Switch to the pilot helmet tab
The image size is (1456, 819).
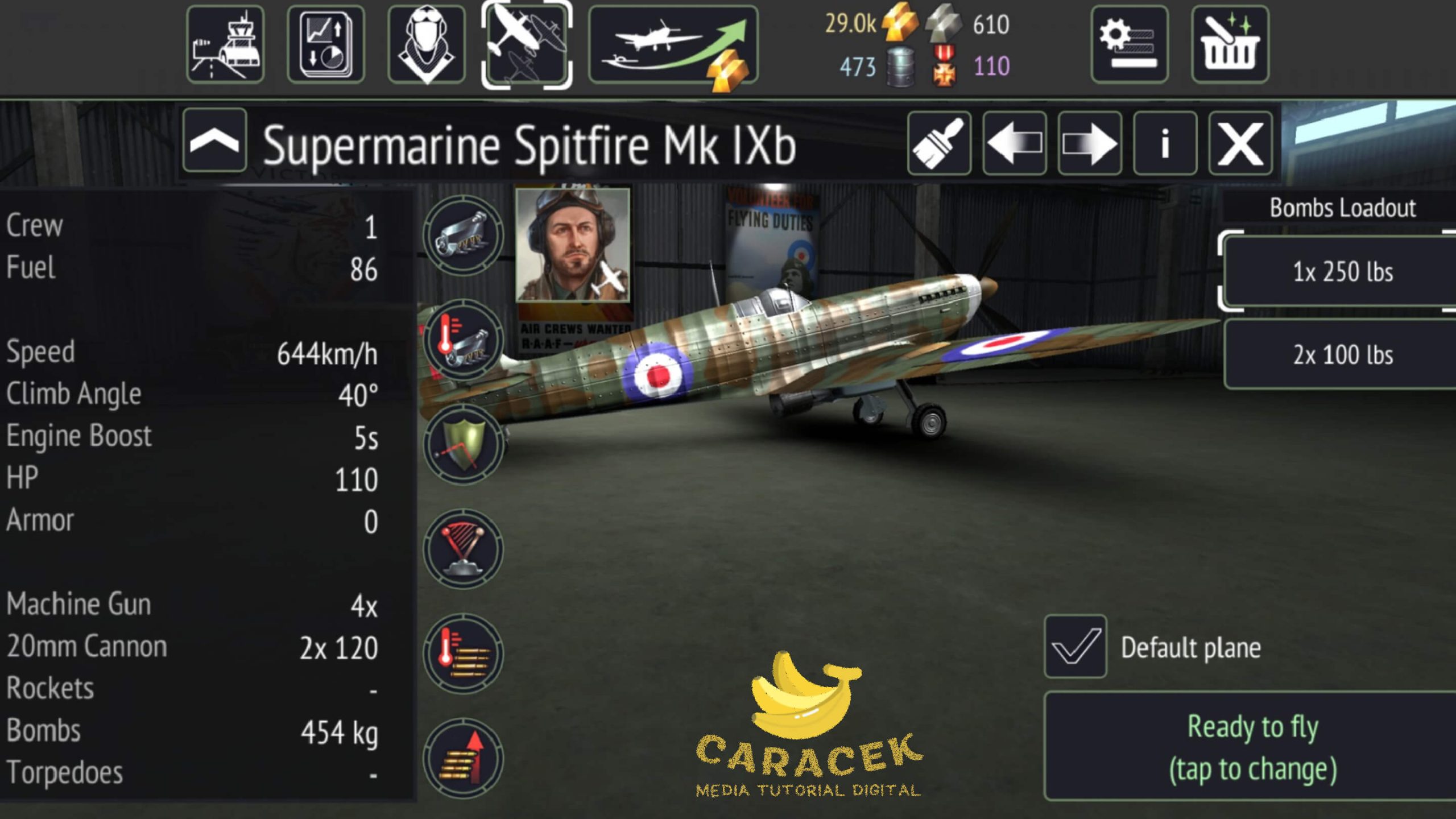pos(426,44)
